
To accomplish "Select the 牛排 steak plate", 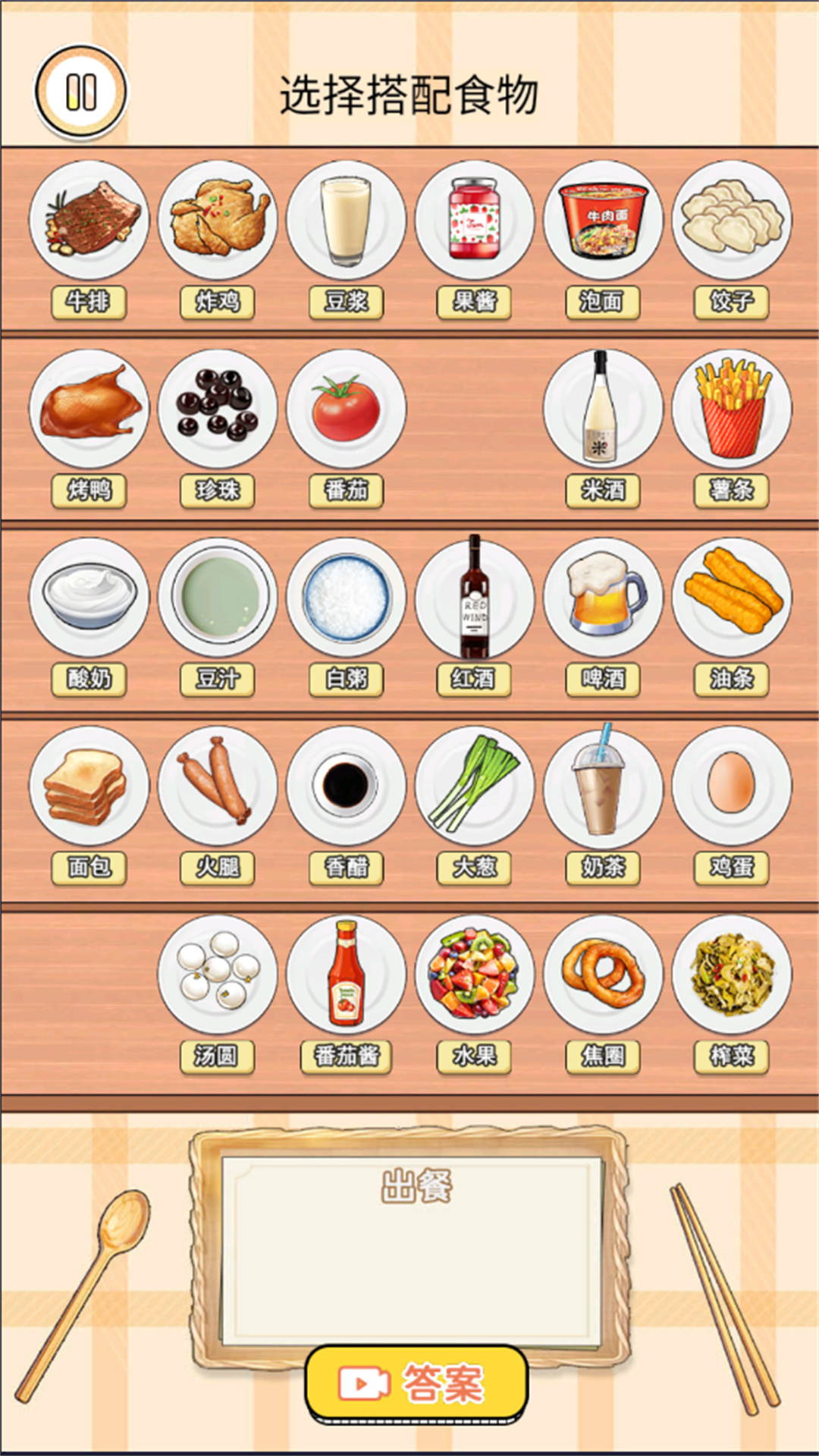I will [x=89, y=220].
